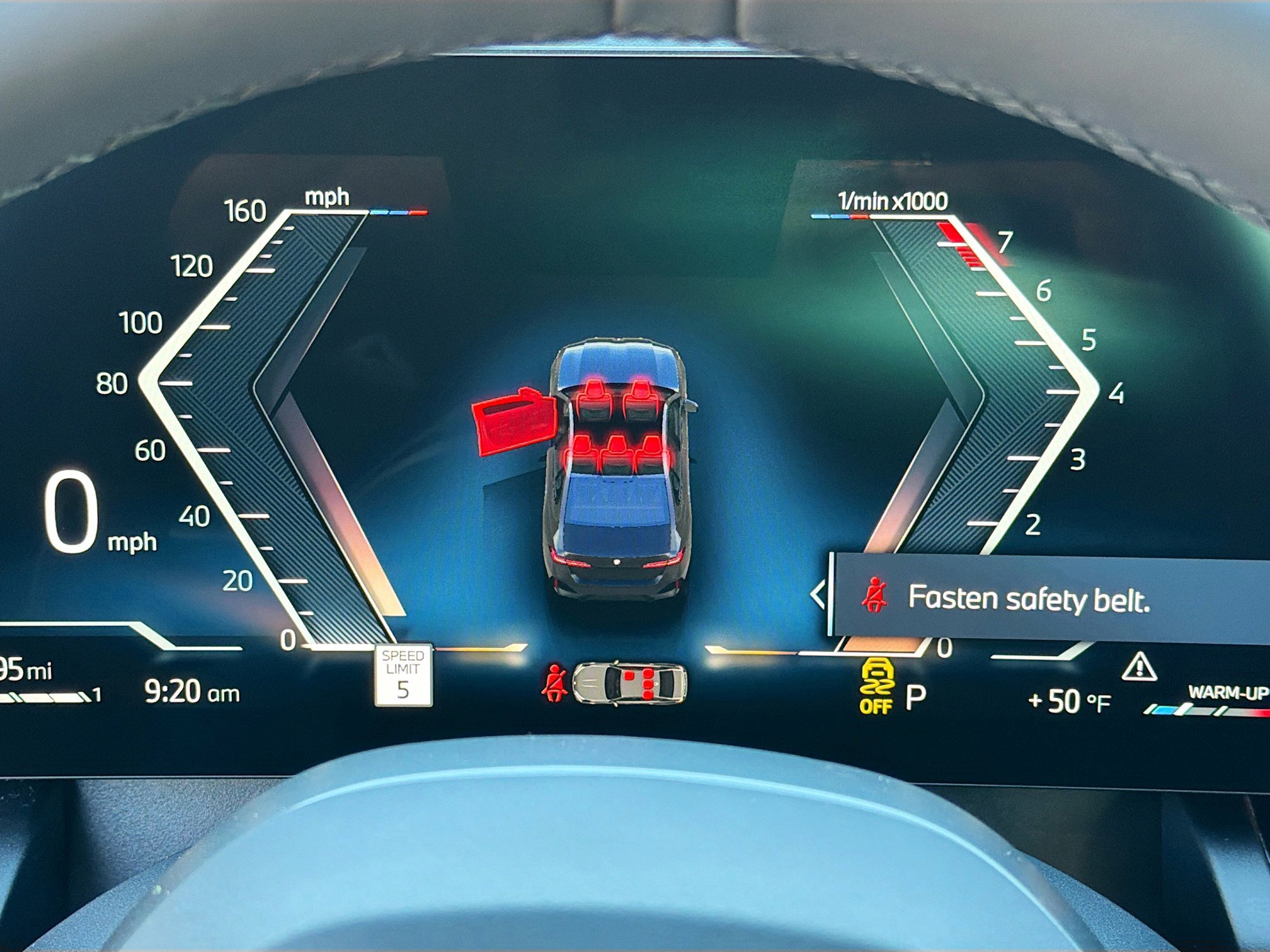This screenshot has height=952, width=1270.
Task: Select the small seat occupancy car icon
Action: click(x=629, y=682)
